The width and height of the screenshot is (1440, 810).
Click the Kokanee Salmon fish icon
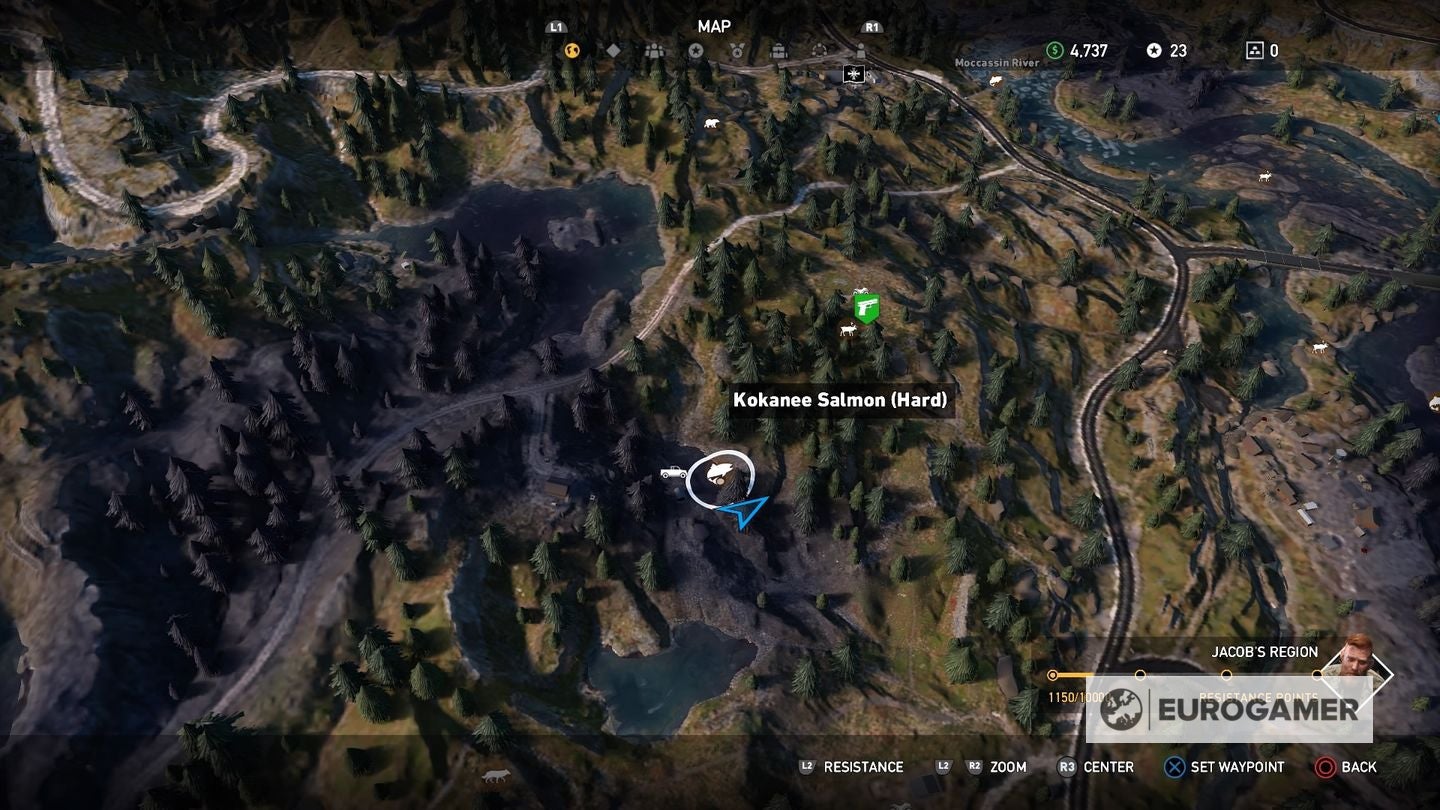point(722,470)
